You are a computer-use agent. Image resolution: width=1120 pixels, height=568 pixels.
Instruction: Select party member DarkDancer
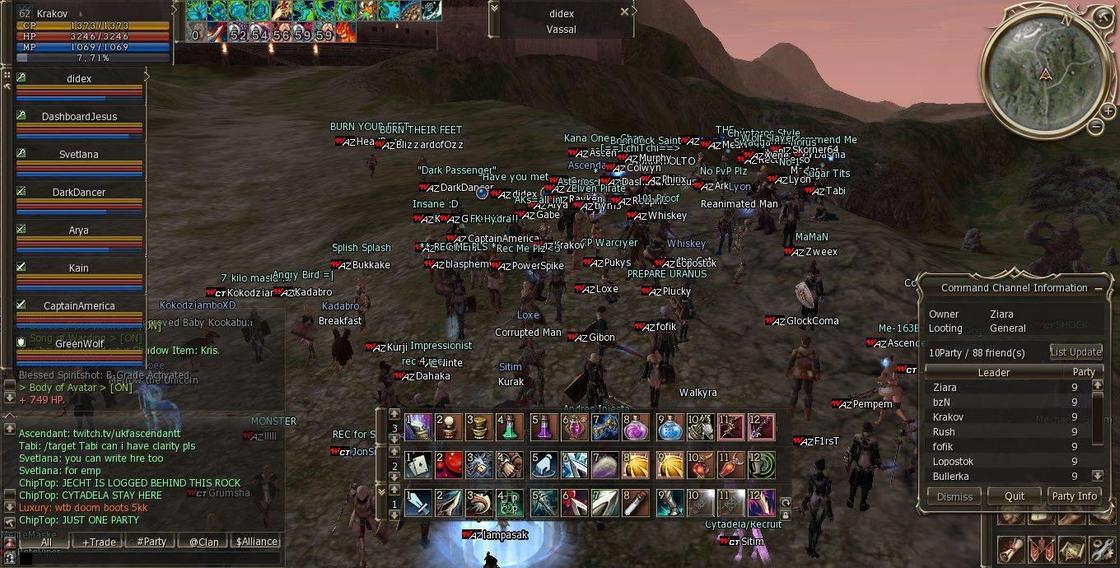[79, 192]
